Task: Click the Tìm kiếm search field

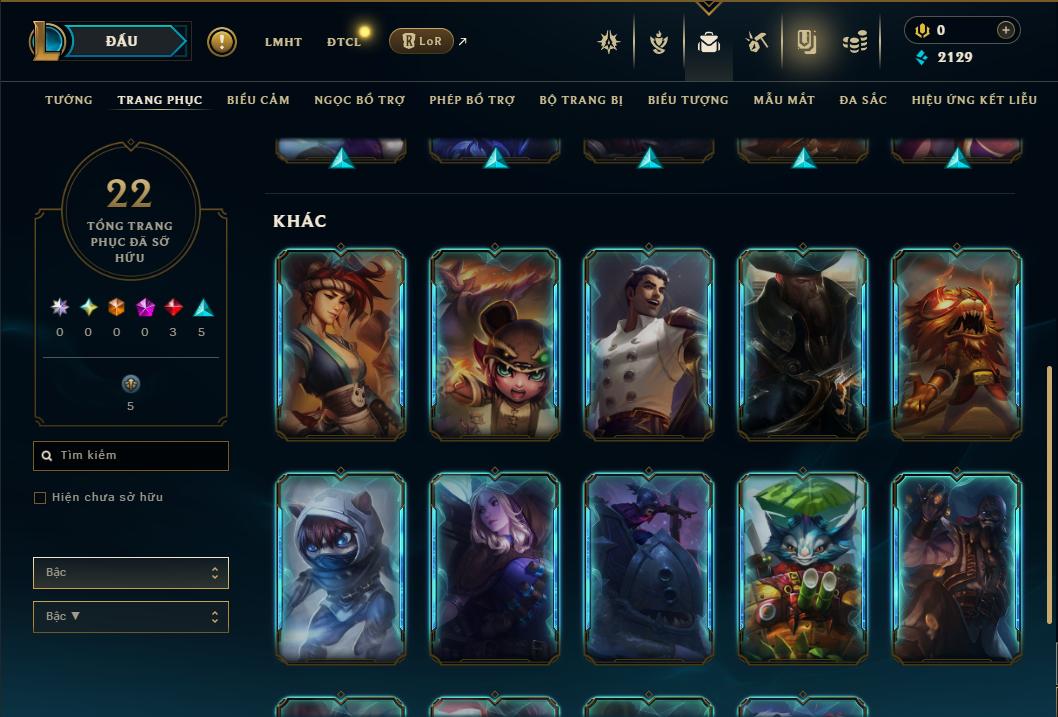Action: pyautogui.click(x=131, y=456)
